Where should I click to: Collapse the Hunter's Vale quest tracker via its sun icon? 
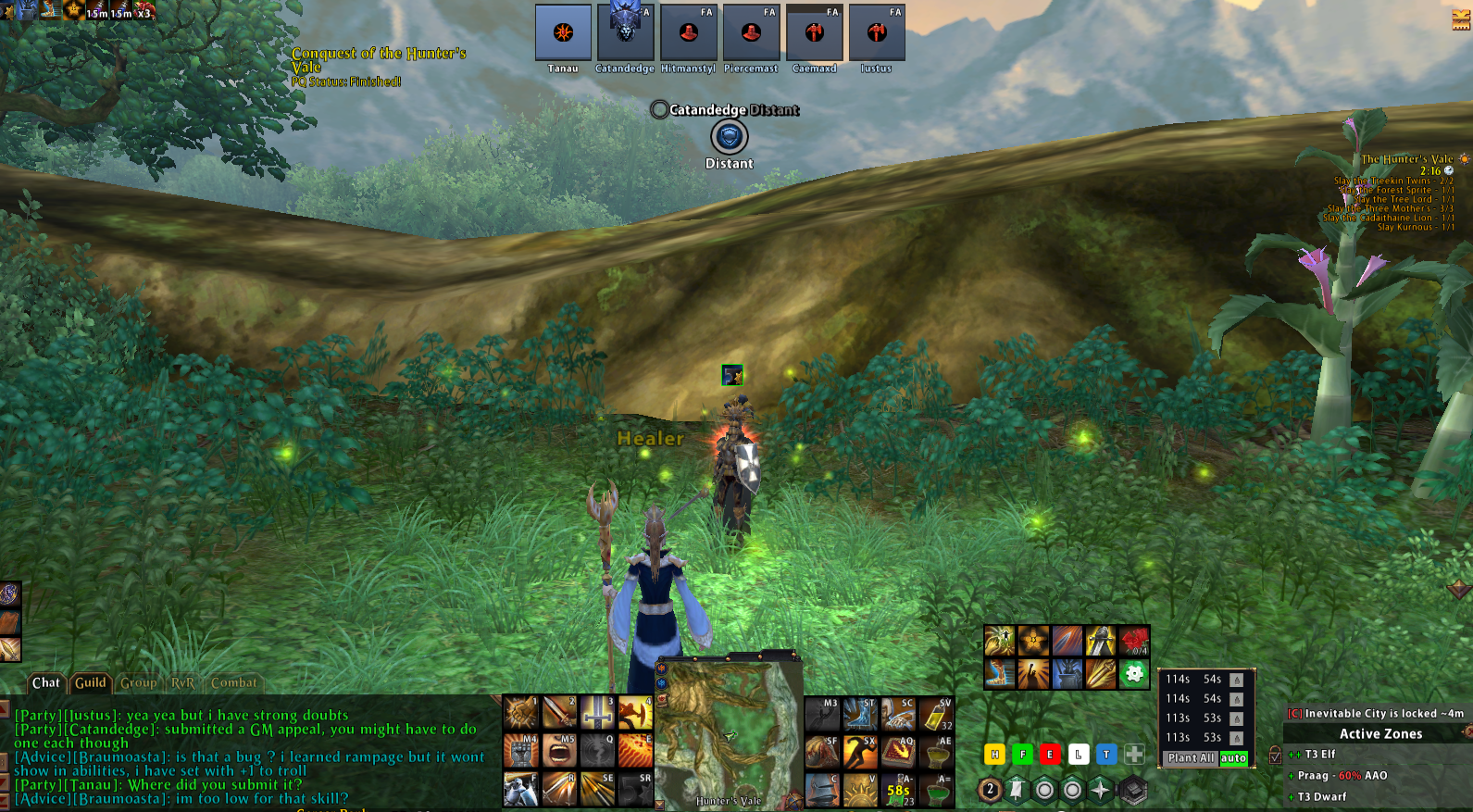[1465, 159]
